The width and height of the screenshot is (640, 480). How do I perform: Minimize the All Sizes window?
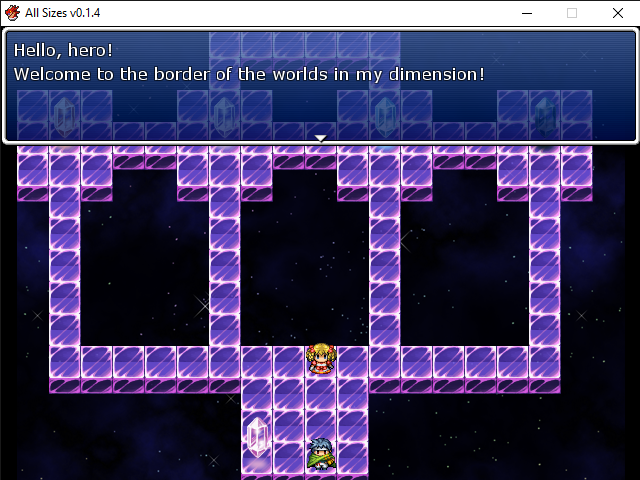click(528, 13)
